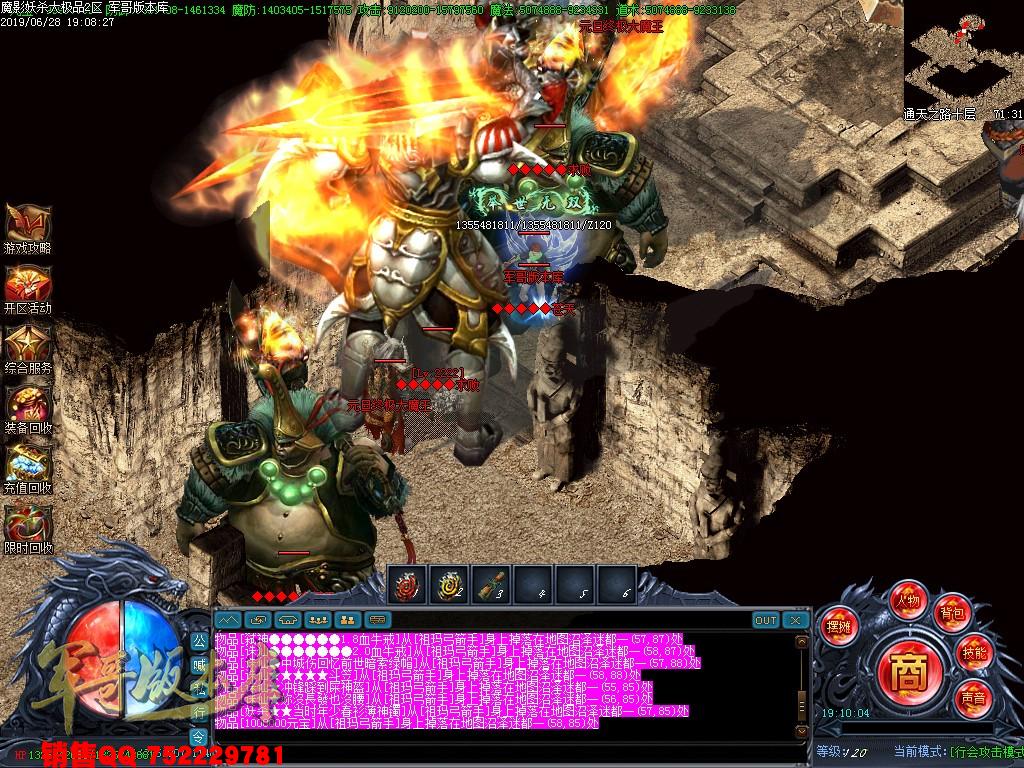
Task: Close the chat panel with the X
Action: point(796,620)
